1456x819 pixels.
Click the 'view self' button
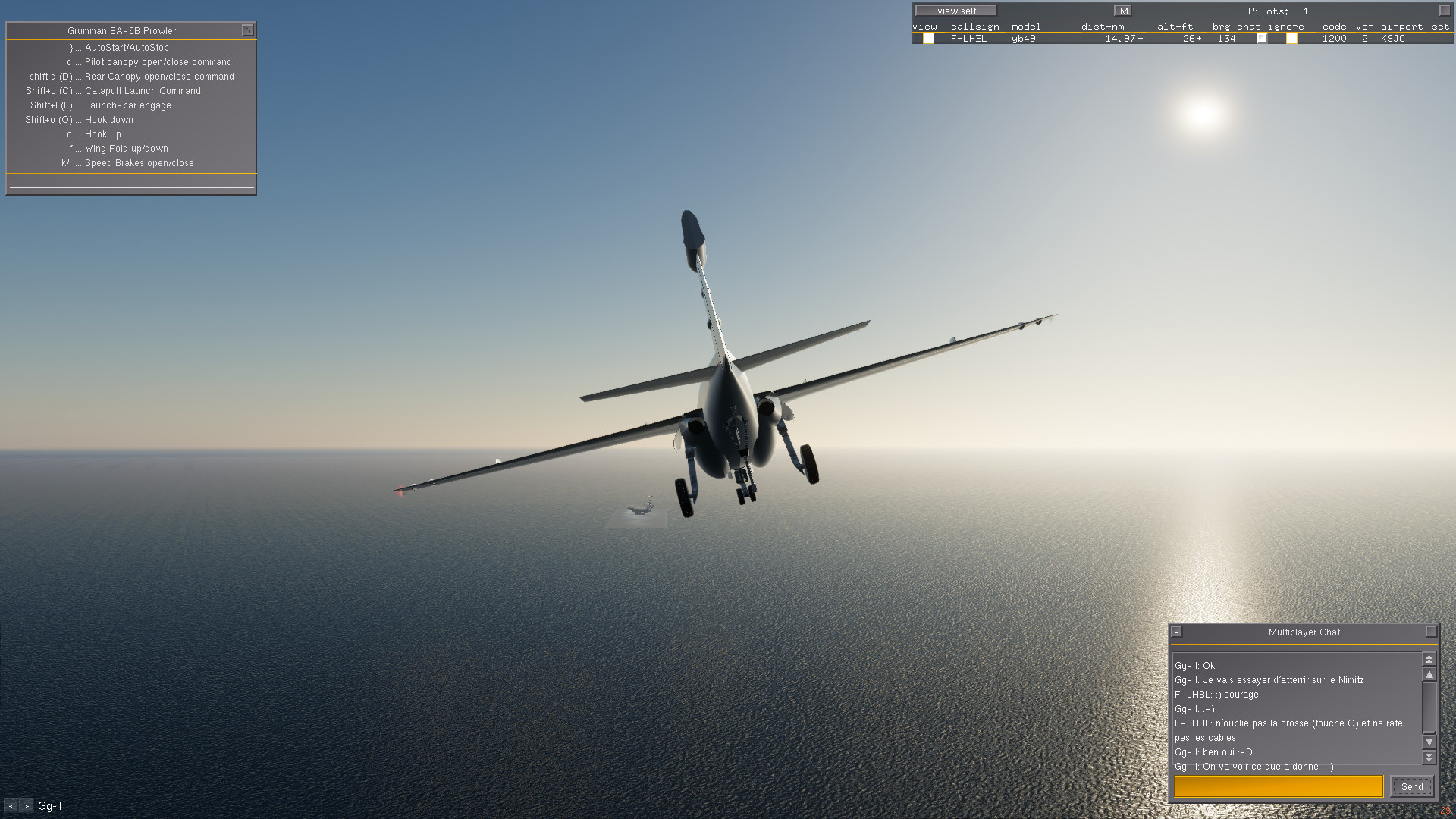click(955, 11)
